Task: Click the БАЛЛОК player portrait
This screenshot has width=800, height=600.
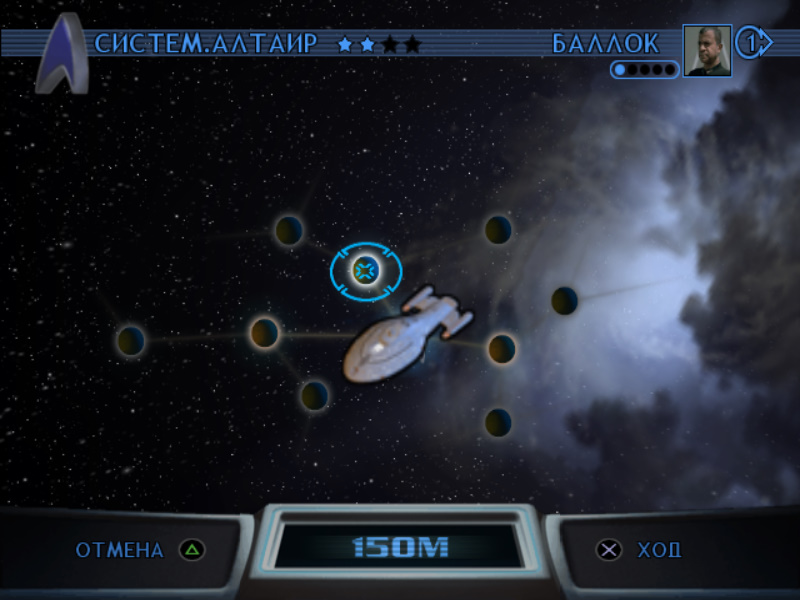Action: tap(707, 50)
